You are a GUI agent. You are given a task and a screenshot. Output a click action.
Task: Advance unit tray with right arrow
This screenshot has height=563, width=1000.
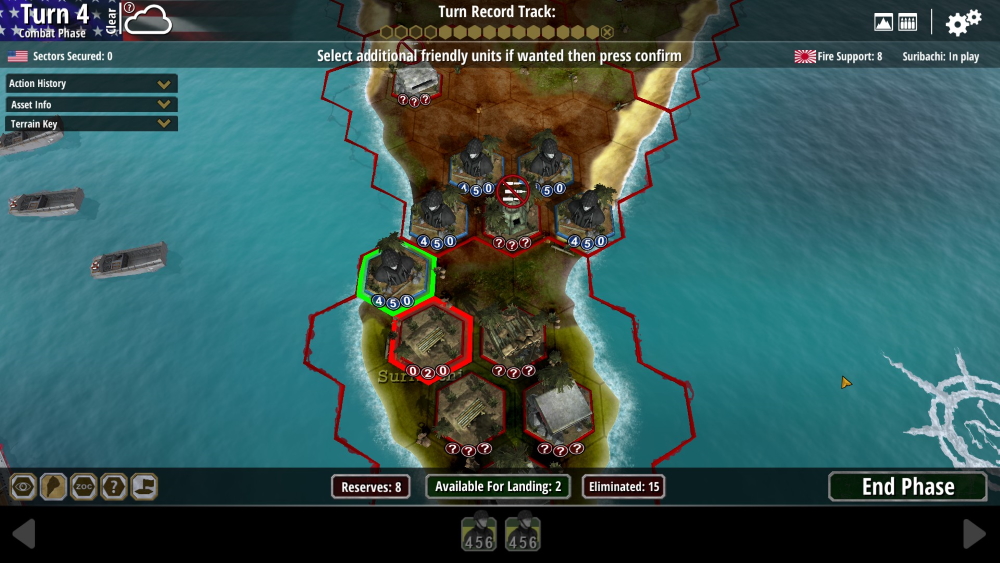(x=974, y=534)
